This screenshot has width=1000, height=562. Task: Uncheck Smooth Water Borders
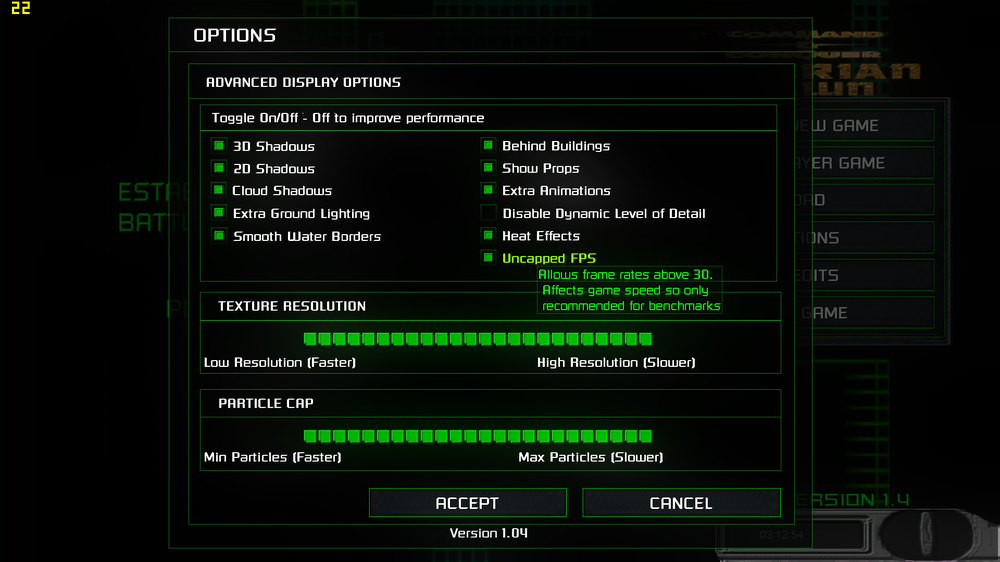[x=219, y=236]
